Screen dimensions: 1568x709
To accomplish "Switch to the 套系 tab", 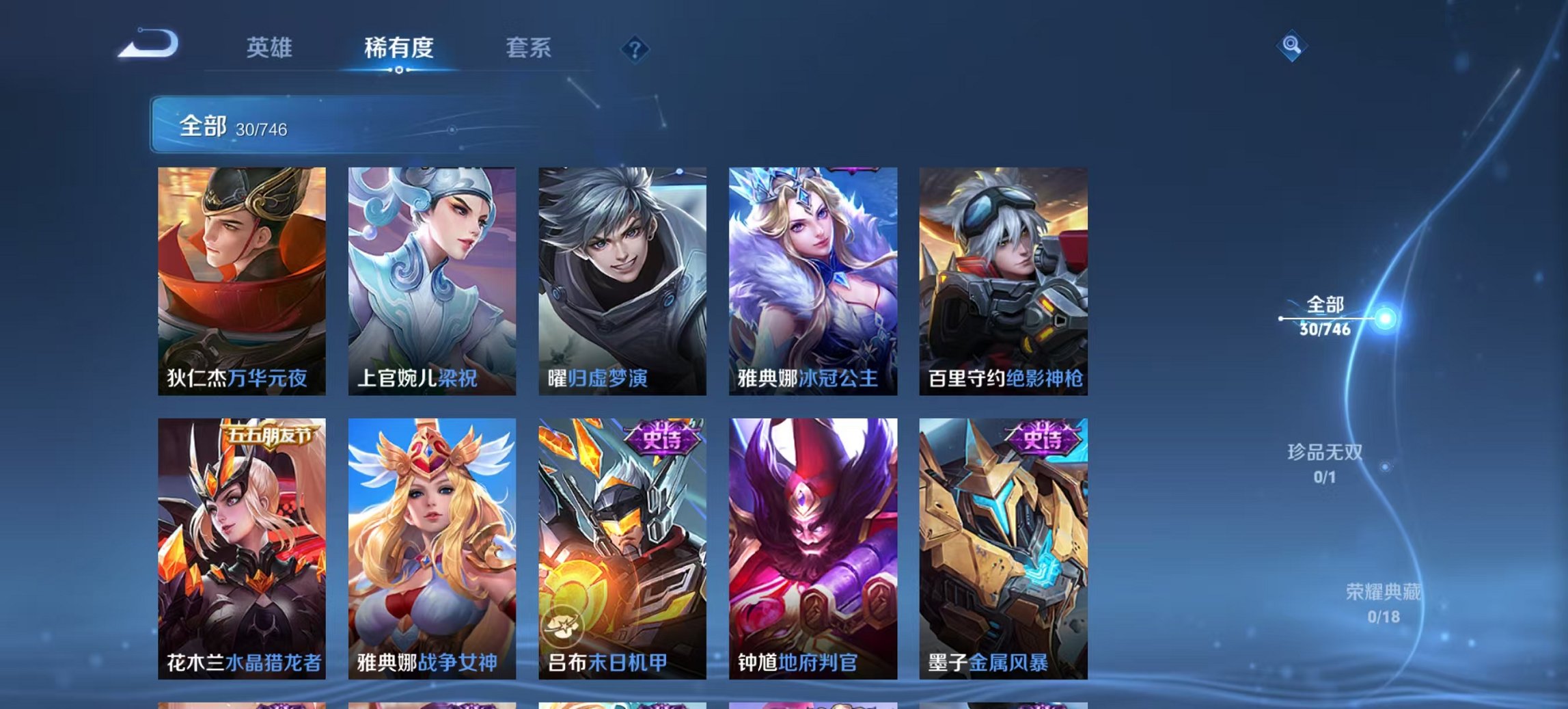I will tap(528, 48).
